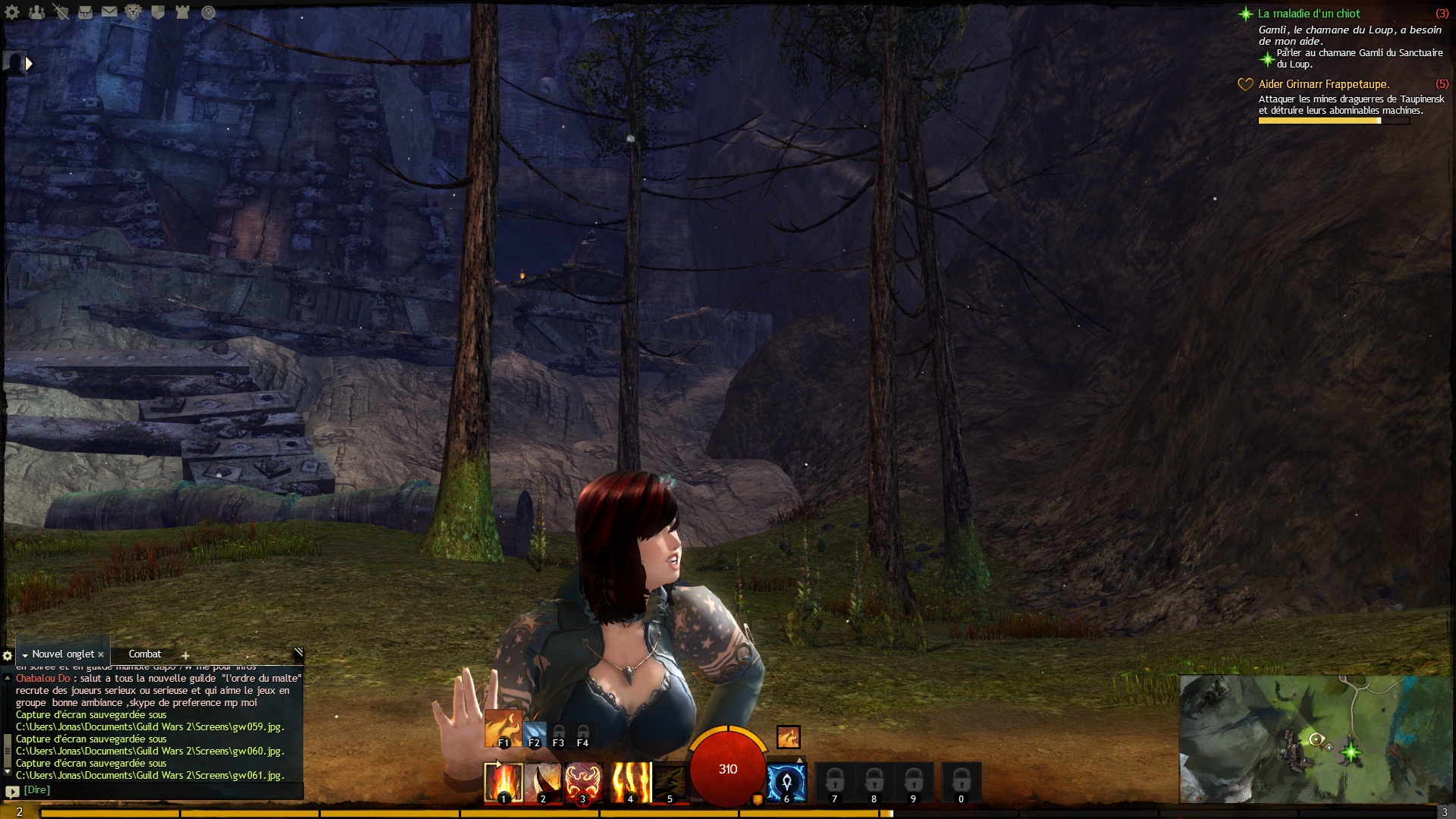The width and height of the screenshot is (1456, 819).
Task: Expand the party portrait arrow
Action: click(29, 64)
